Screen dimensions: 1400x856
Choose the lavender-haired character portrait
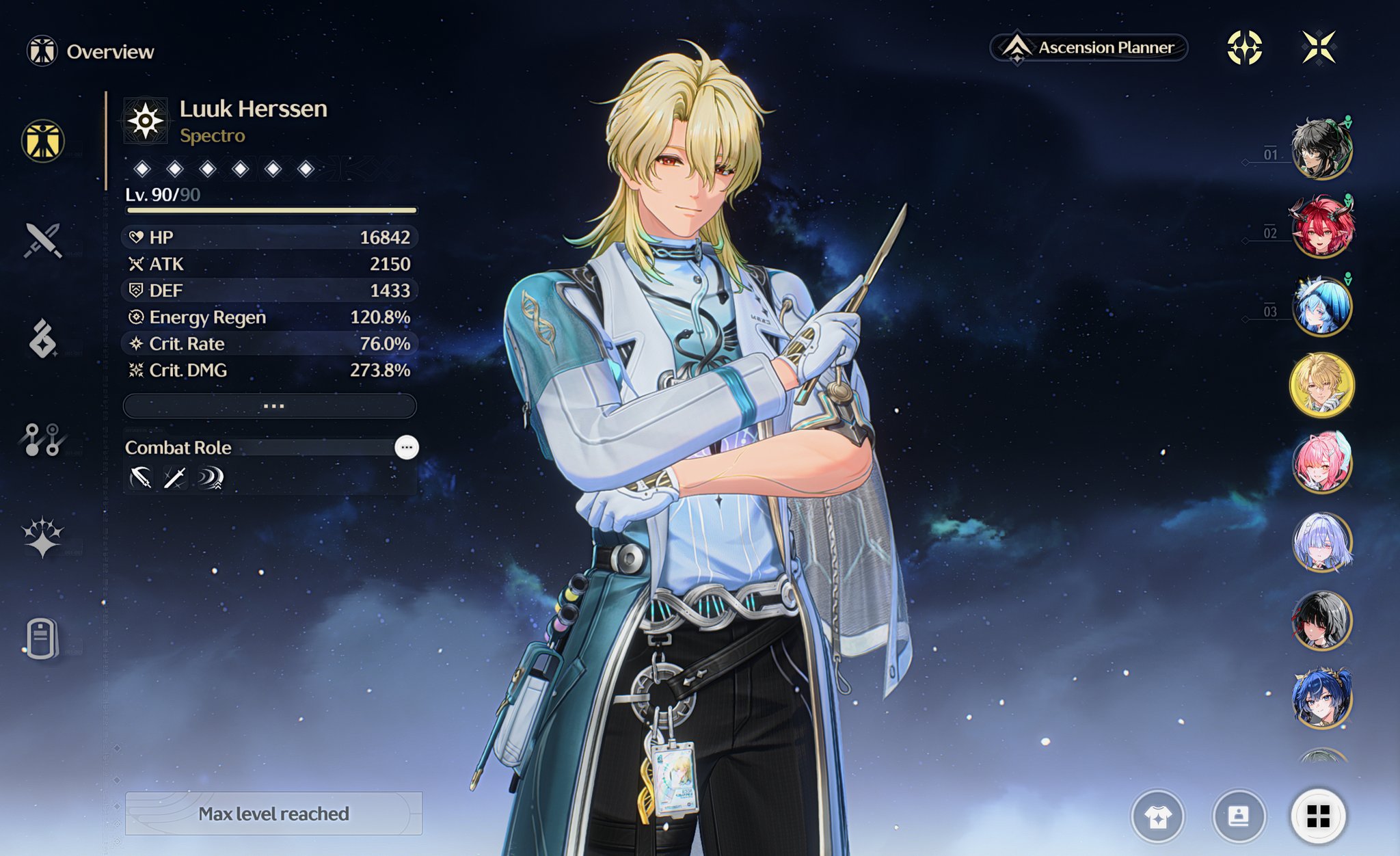click(1321, 542)
